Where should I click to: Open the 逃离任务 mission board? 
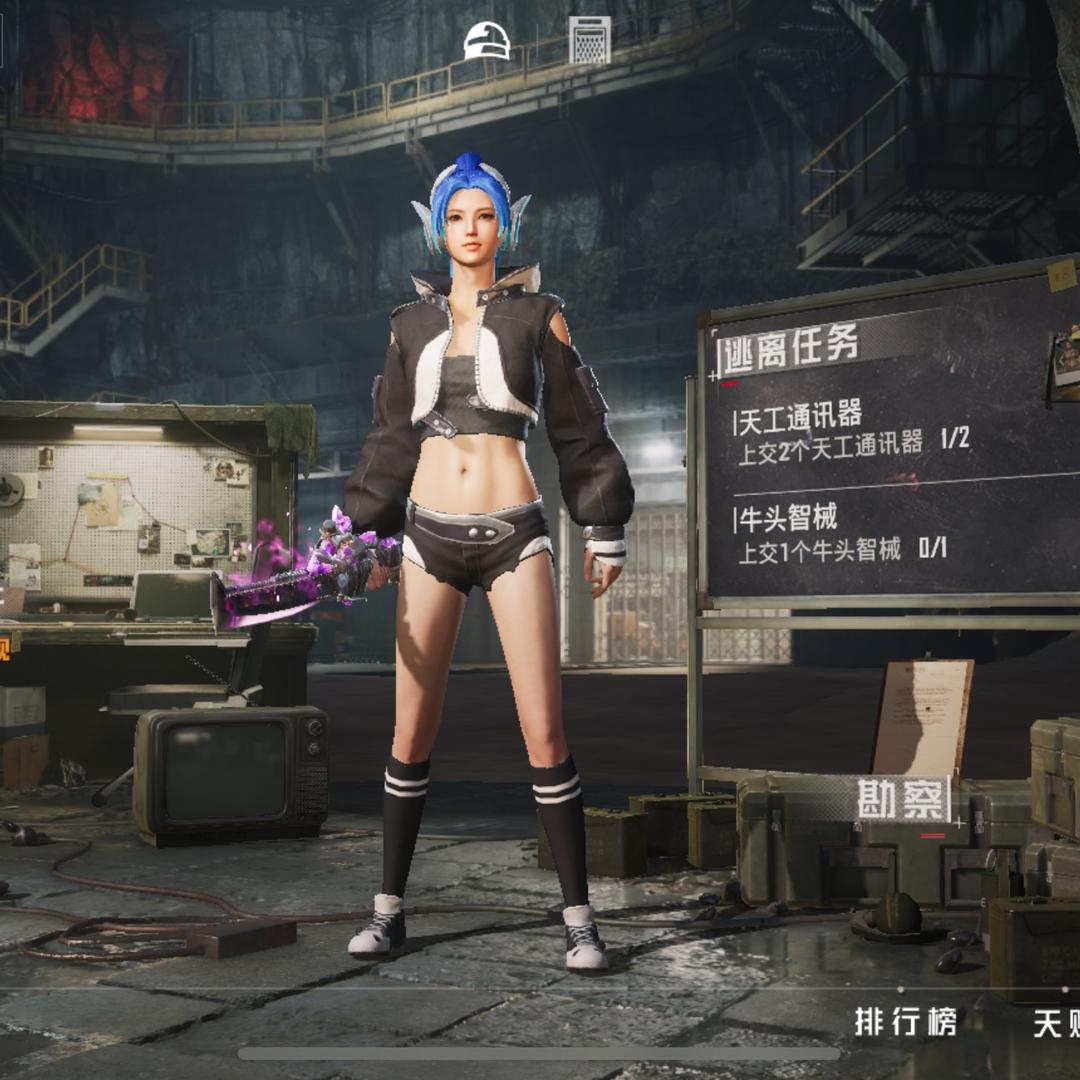coord(790,347)
